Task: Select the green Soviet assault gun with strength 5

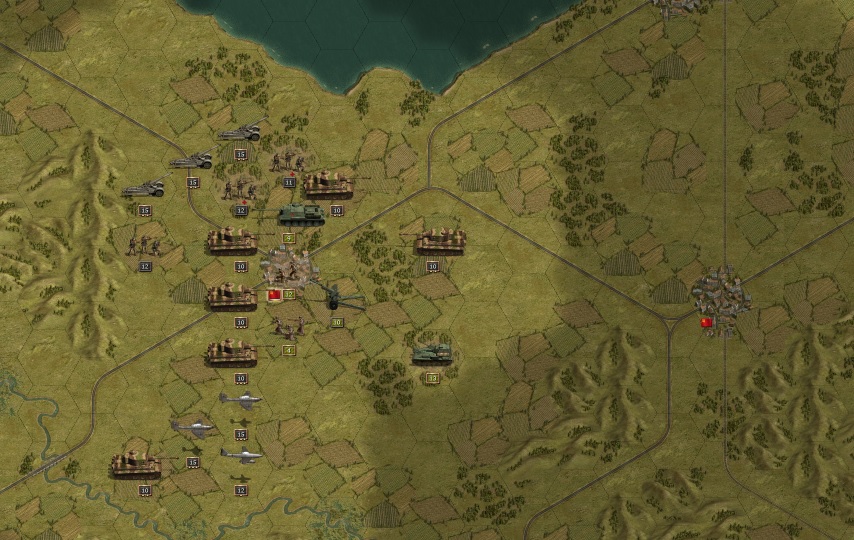Action: 300,214
